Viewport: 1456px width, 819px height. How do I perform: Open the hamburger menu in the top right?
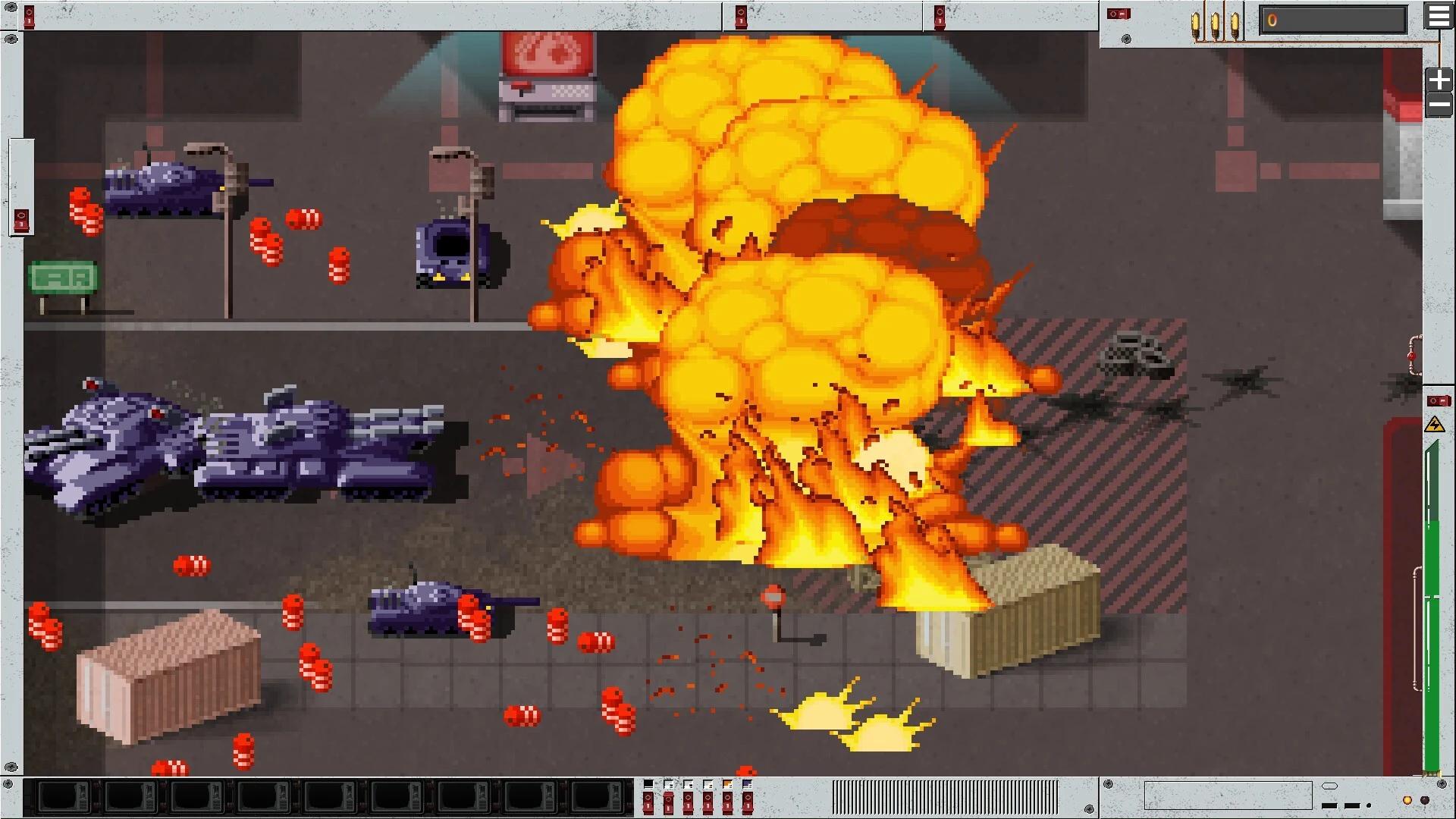pyautogui.click(x=1439, y=17)
